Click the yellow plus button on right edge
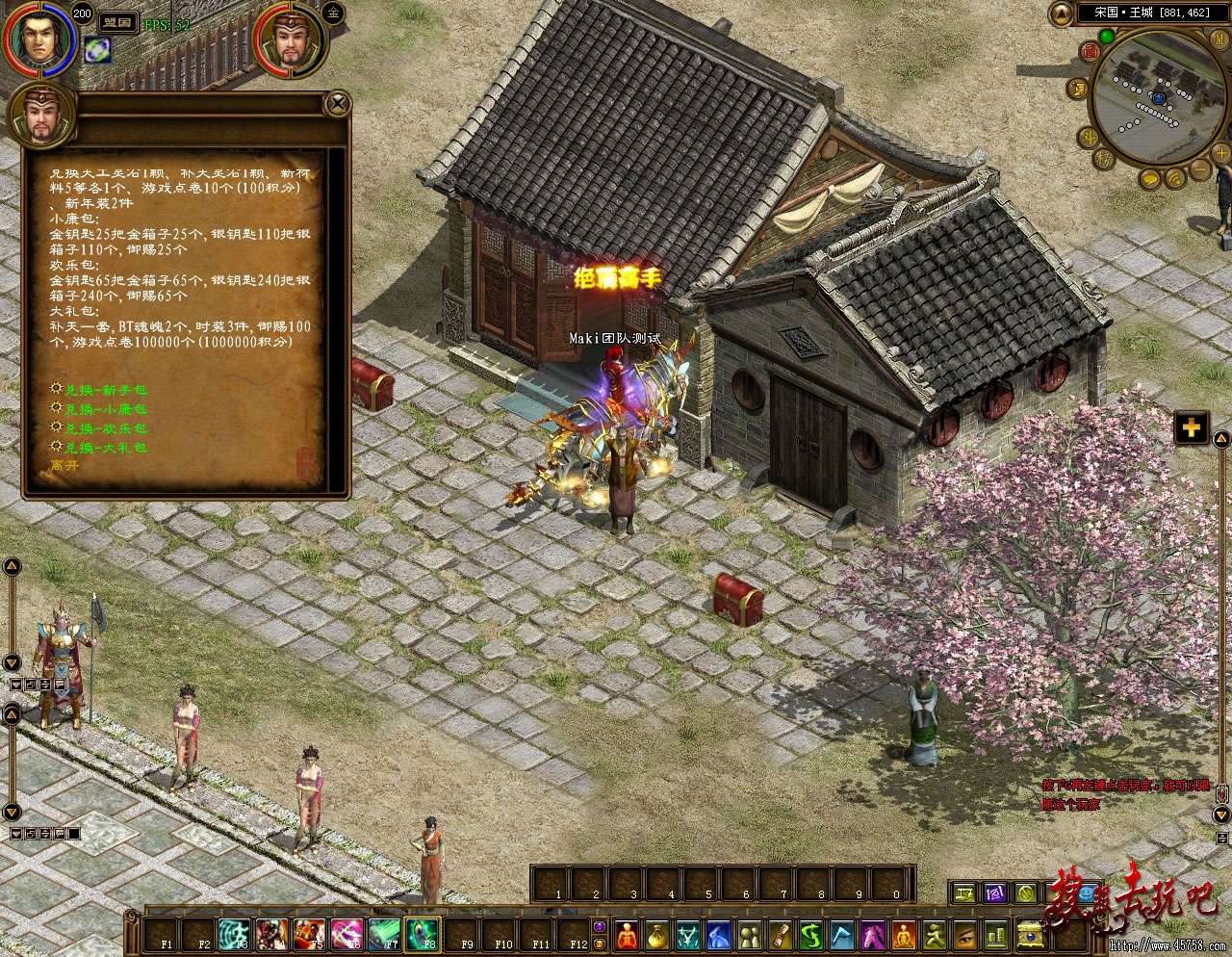The width and height of the screenshot is (1232, 957). click(1192, 428)
